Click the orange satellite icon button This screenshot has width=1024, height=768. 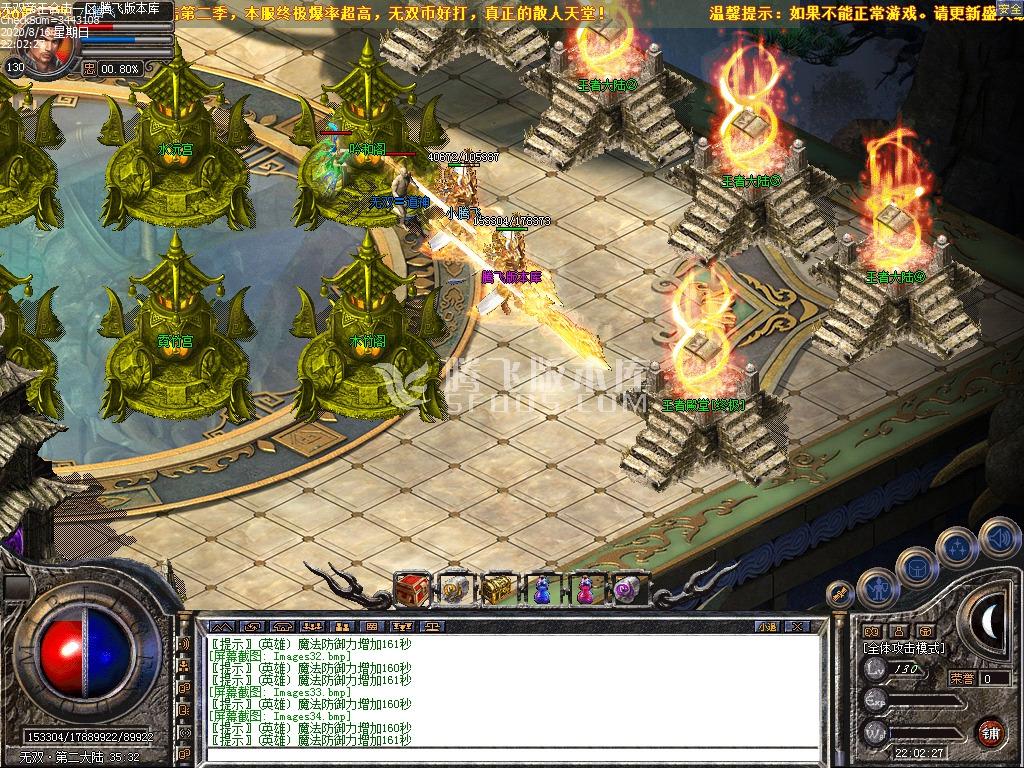840,594
